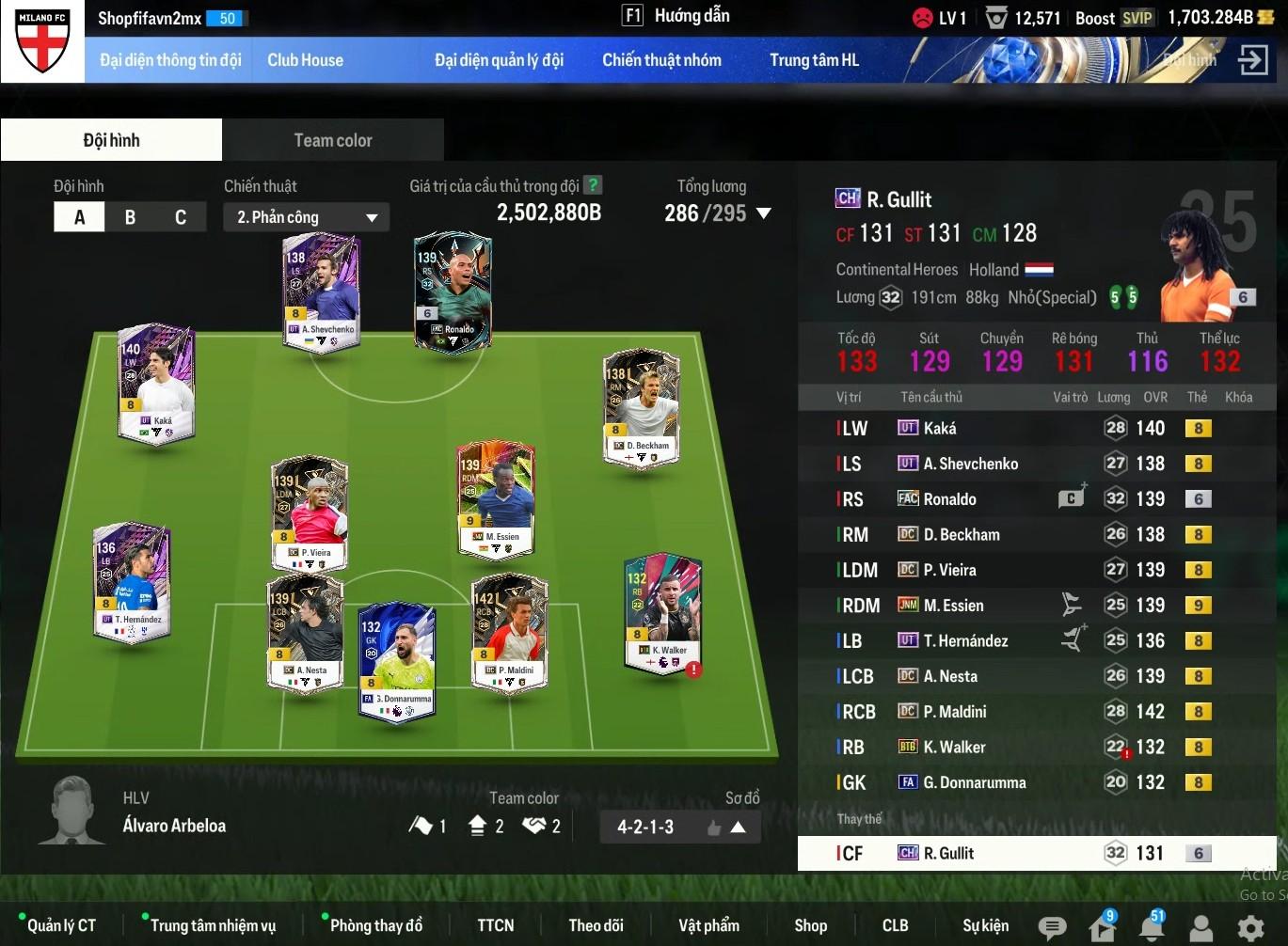Open the squad value help question mark
This screenshot has width=1288, height=946.
click(x=593, y=185)
